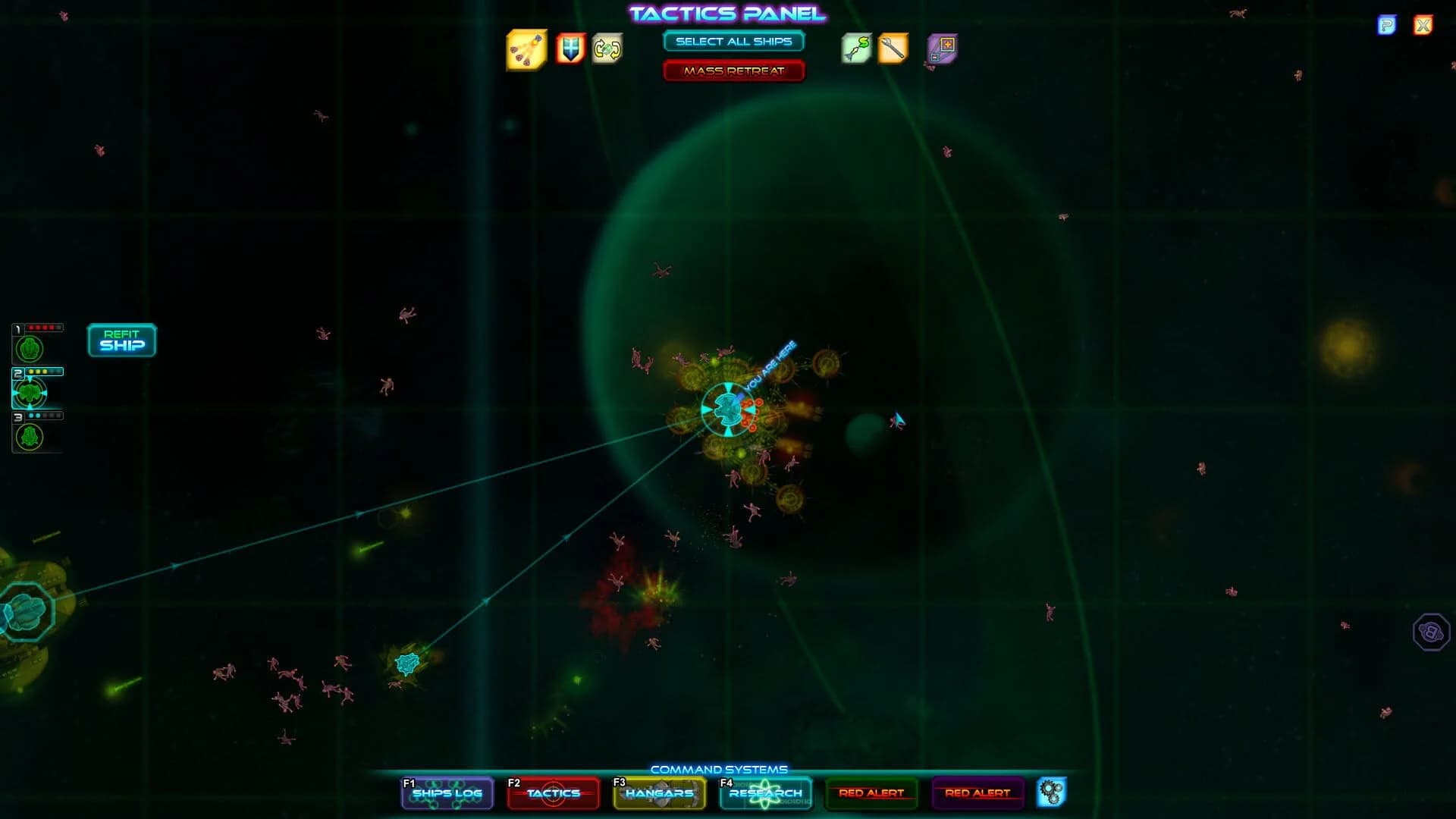
Task: Click the recycle orders icon near the shield
Action: click(607, 49)
